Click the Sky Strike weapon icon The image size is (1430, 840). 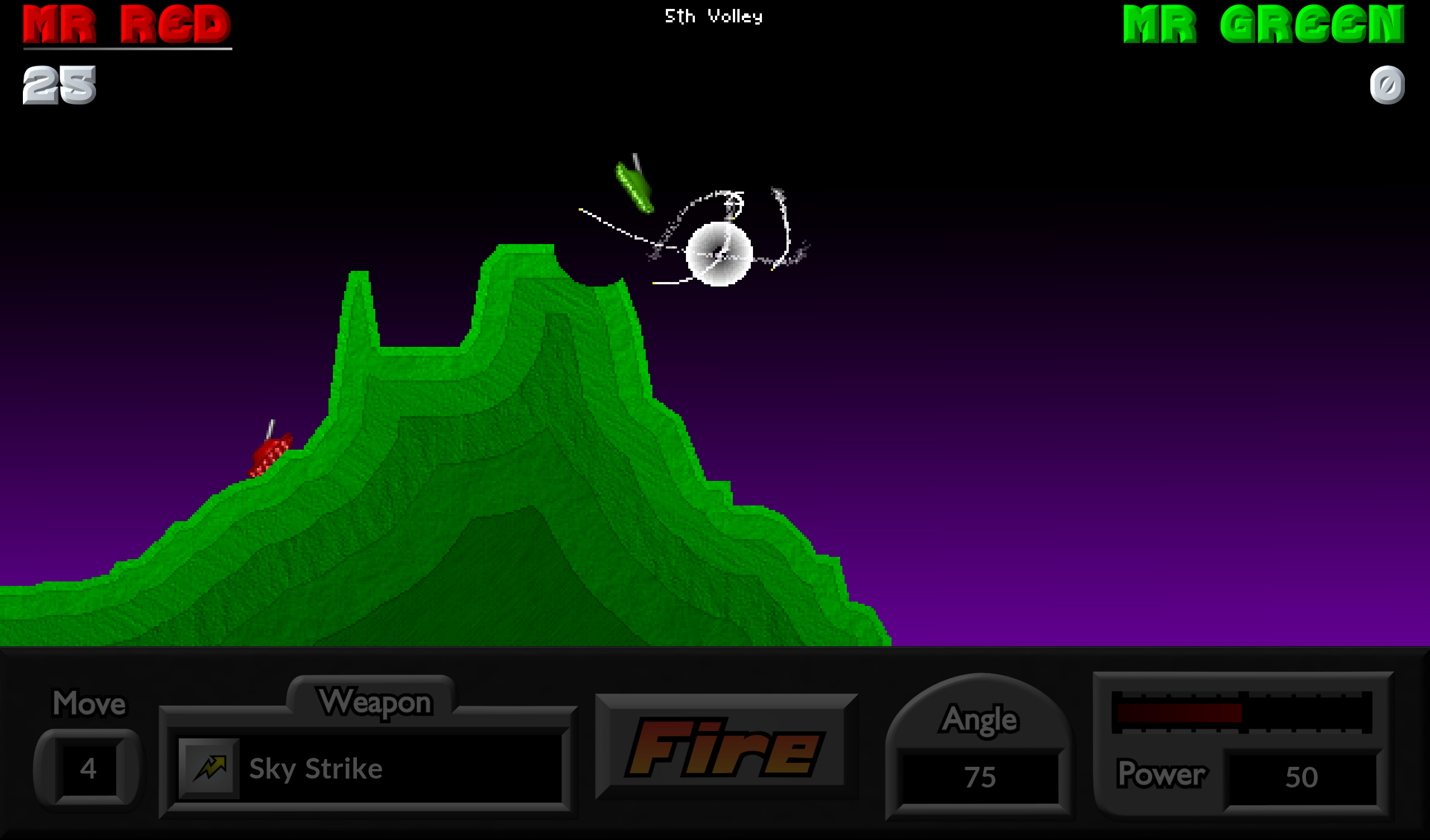tap(208, 769)
